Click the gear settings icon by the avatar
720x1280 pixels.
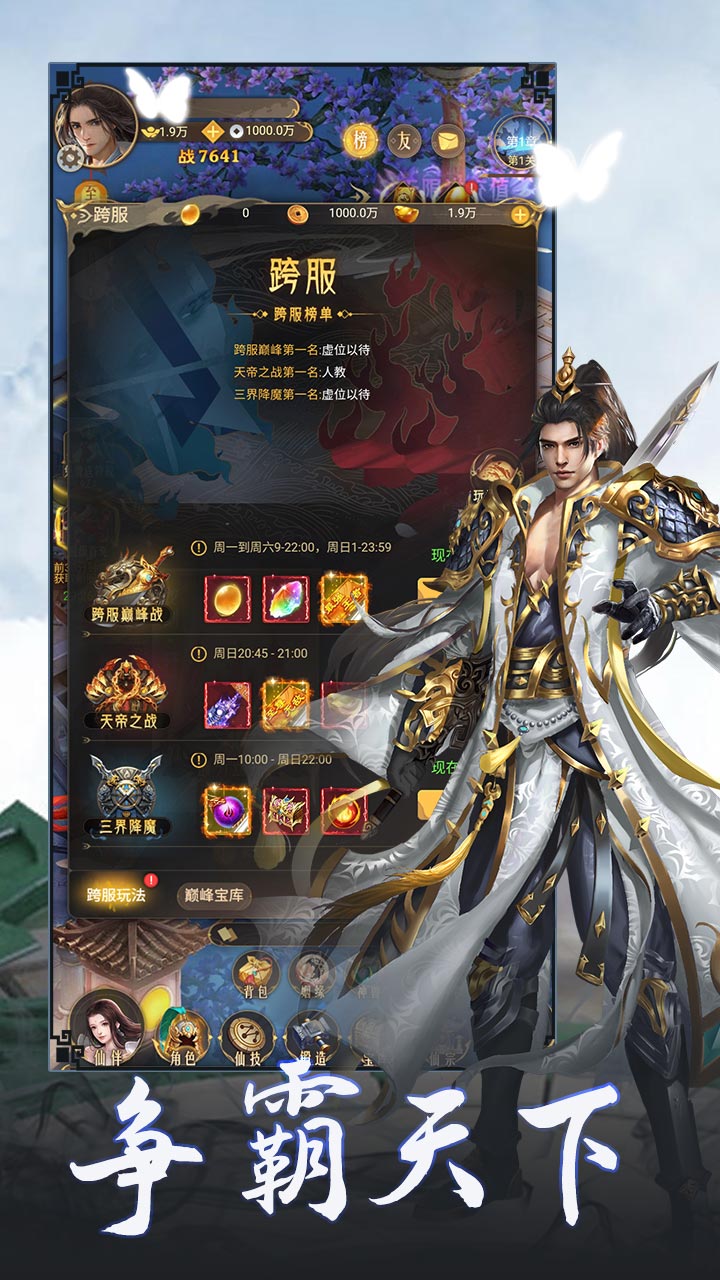pyautogui.click(x=70, y=158)
